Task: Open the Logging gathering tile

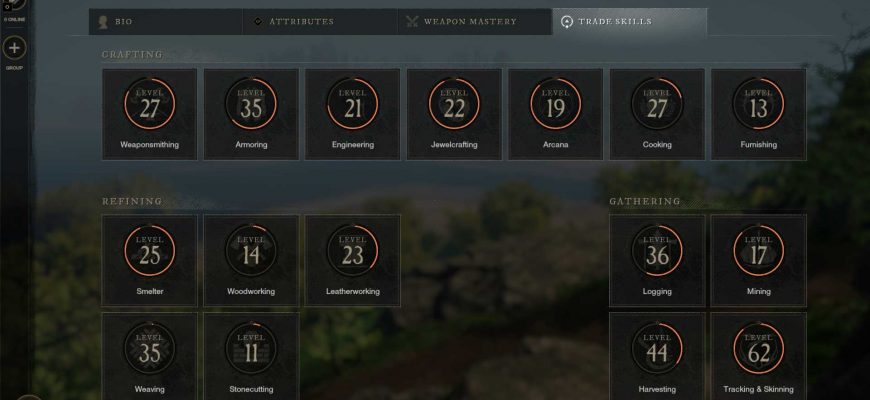Action: tap(657, 260)
